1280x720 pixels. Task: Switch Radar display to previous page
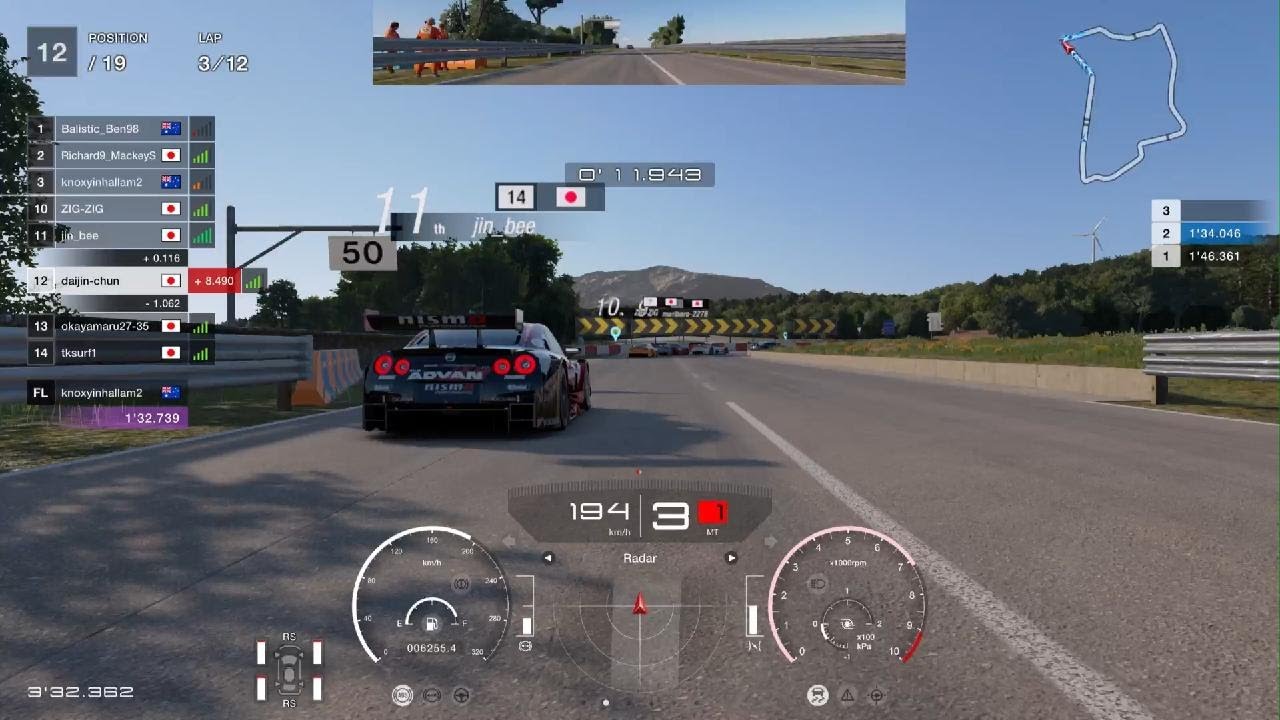click(548, 558)
